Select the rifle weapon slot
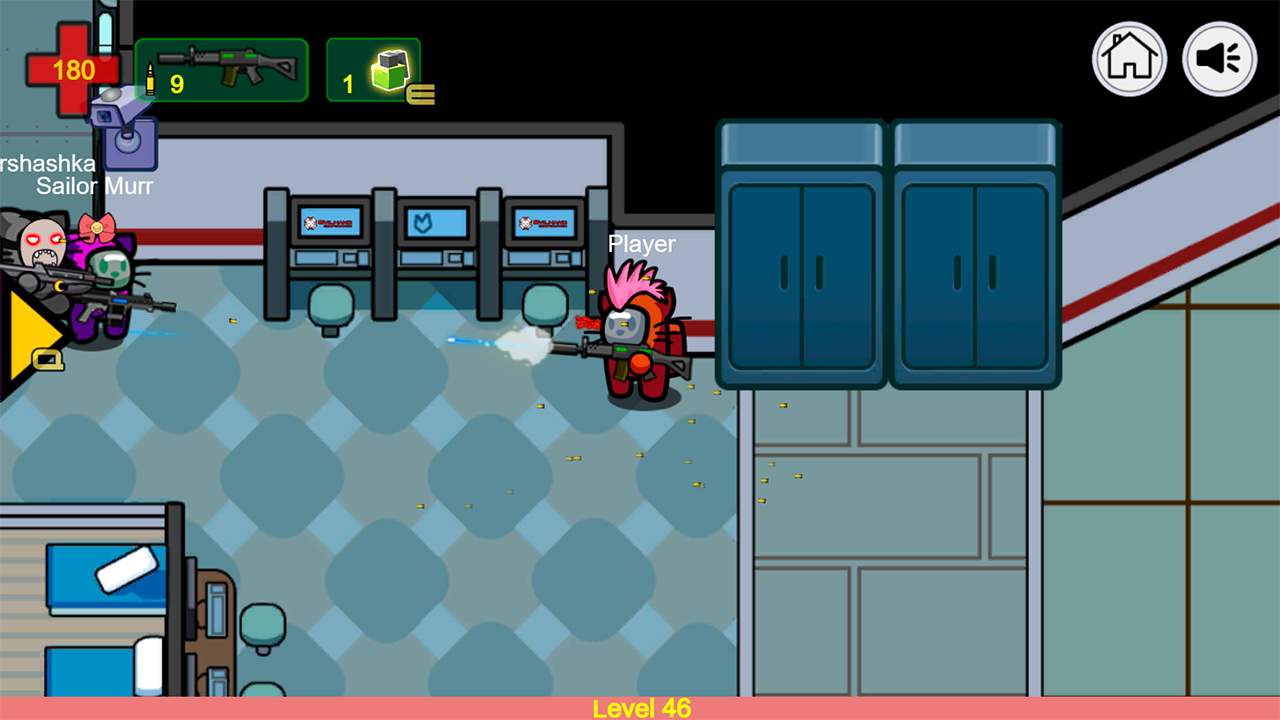 (220, 70)
